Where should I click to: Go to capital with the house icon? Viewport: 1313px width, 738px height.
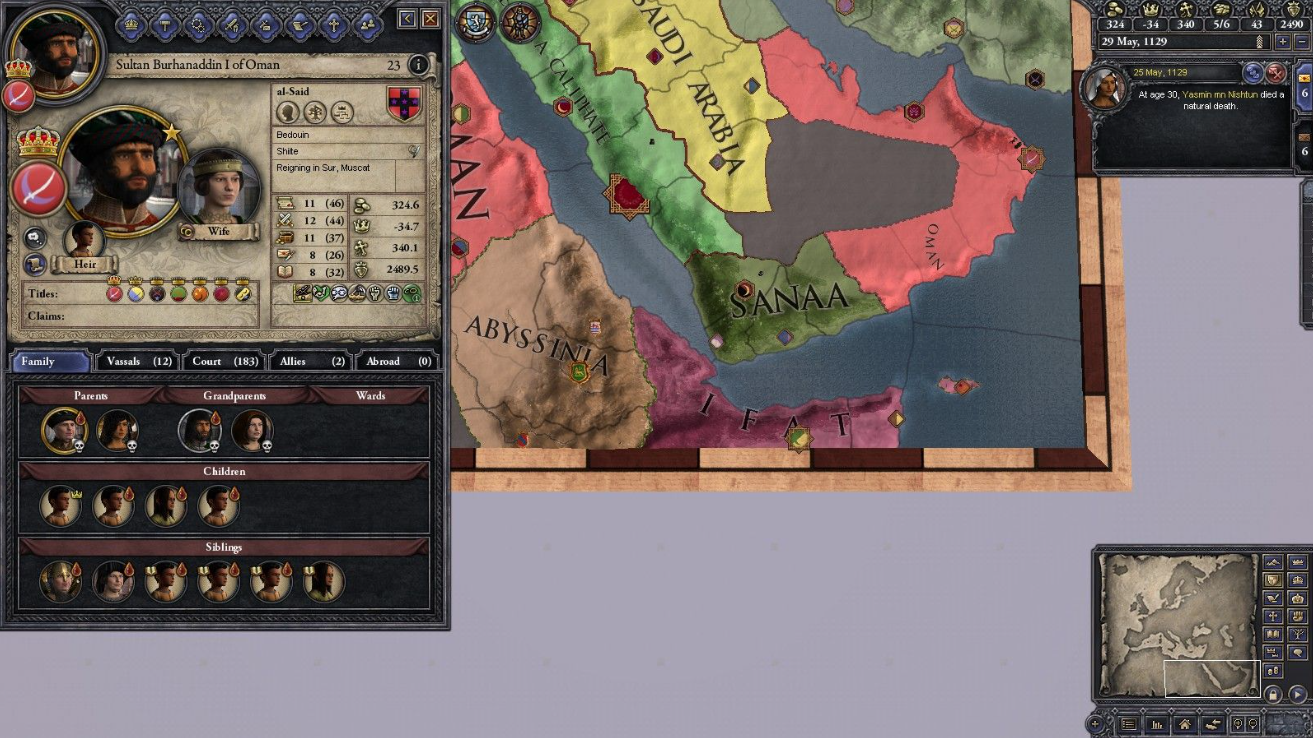[x=1183, y=724]
